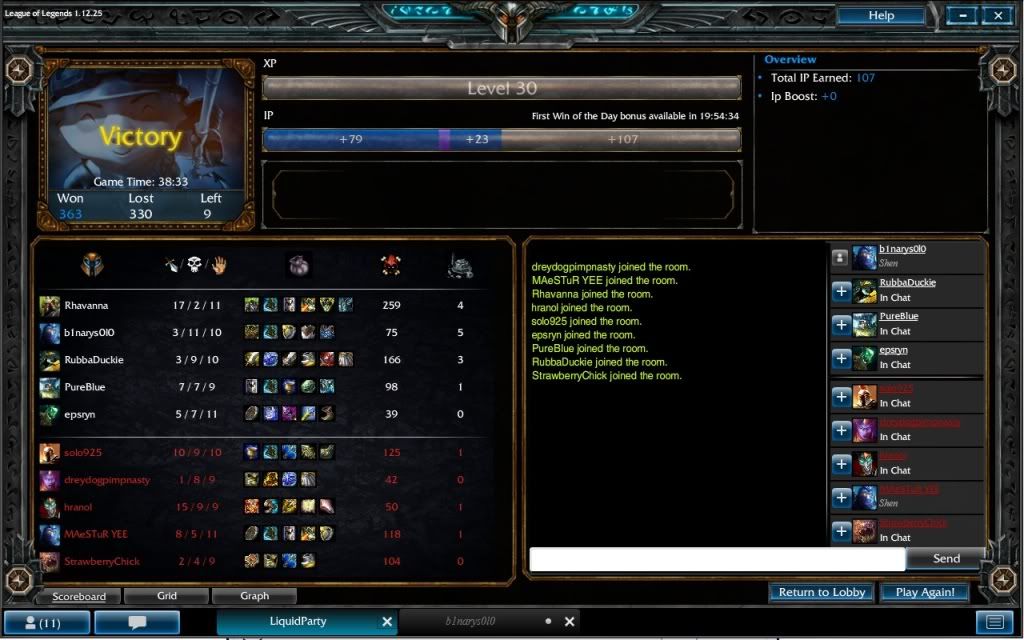Viewport: 1024px width, 640px height.
Task: Open the buddy list showing (11)
Action: click(x=48, y=622)
